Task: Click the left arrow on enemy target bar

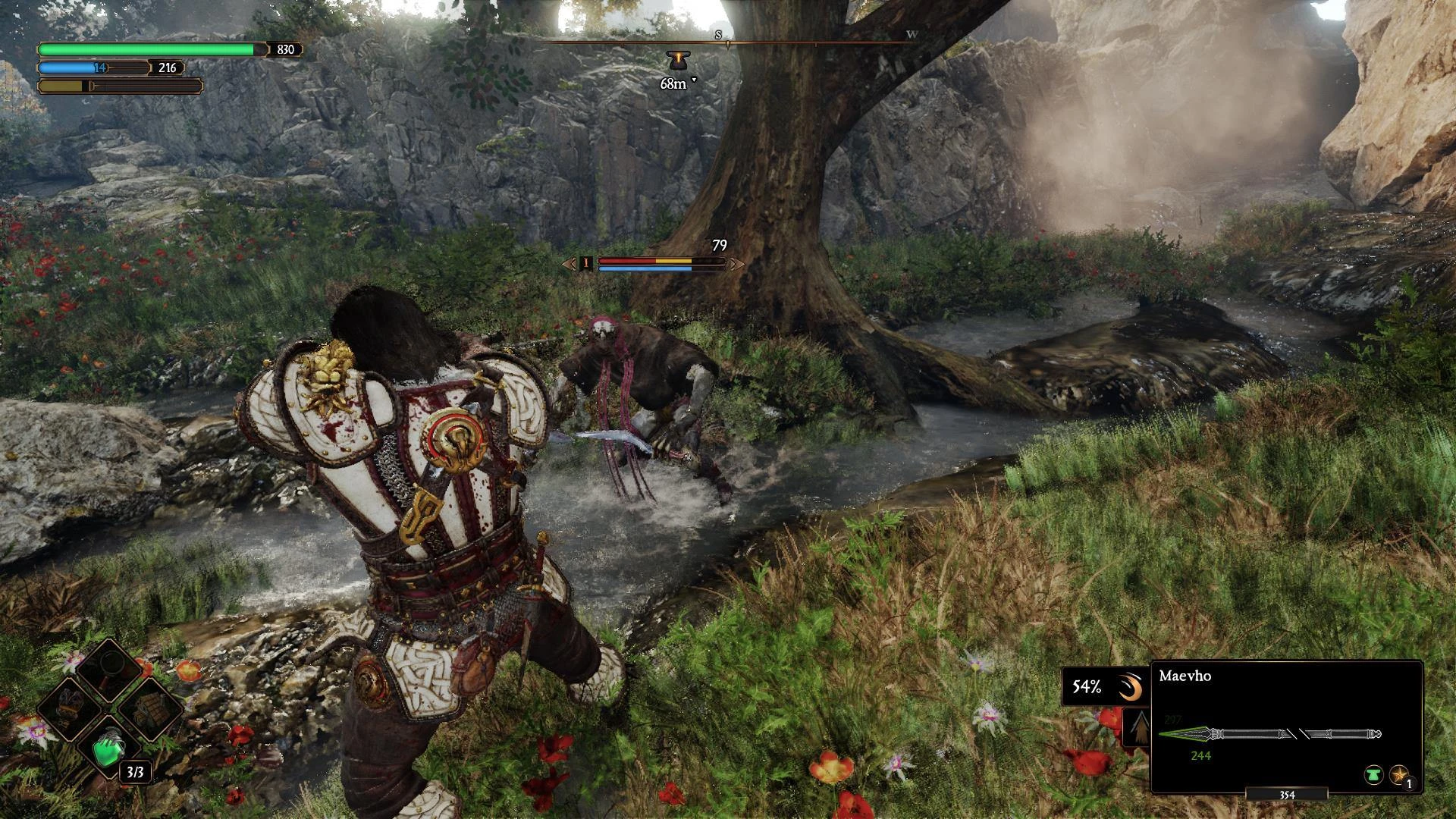Action: pos(569,264)
